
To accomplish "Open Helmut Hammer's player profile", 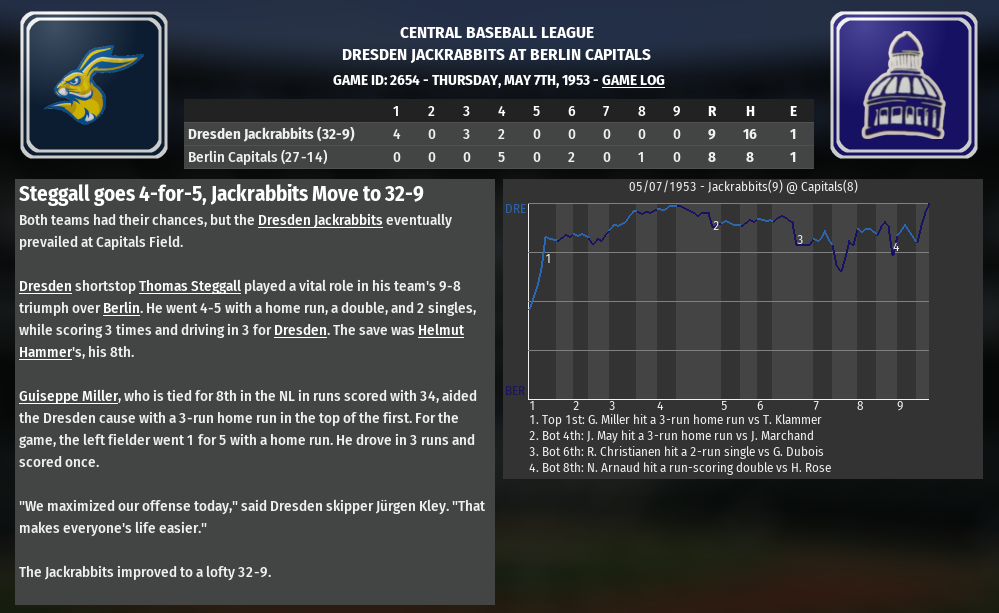I will 440,330.
